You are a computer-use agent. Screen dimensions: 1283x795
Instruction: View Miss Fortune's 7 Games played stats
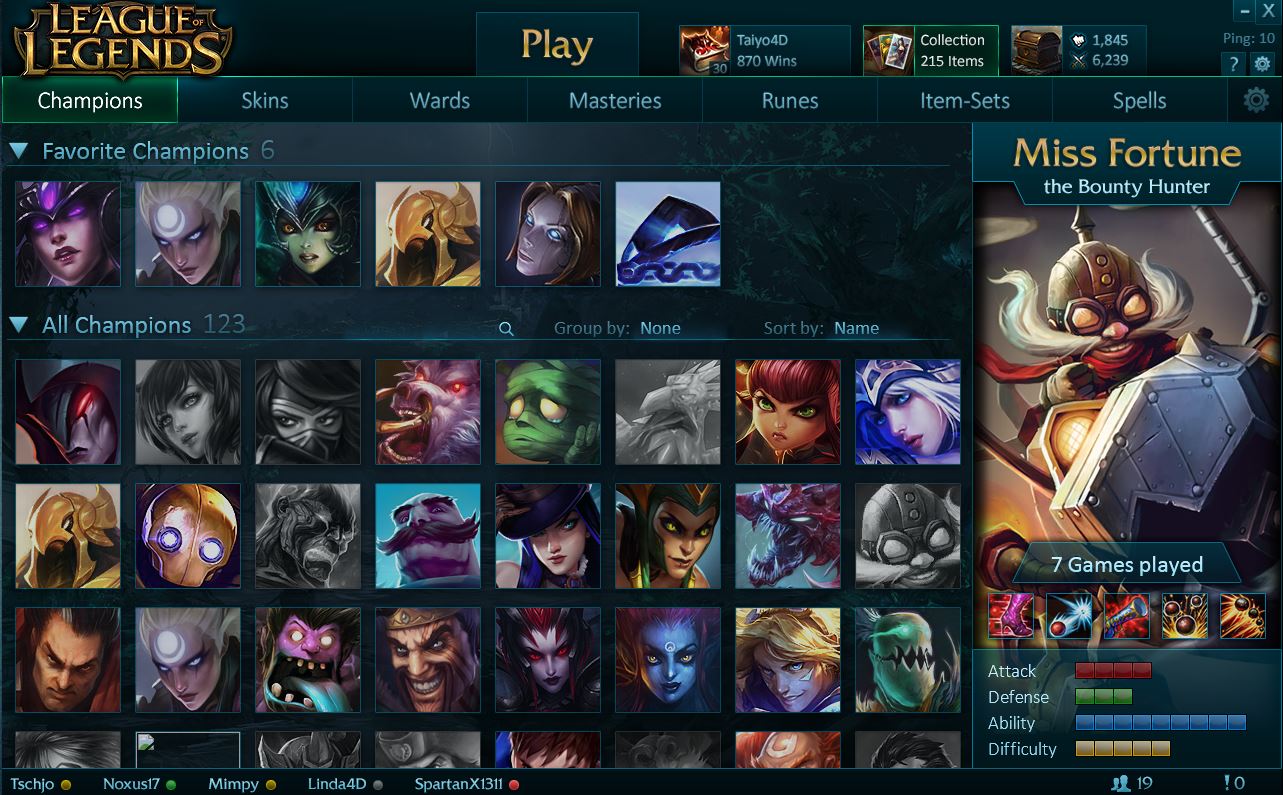click(x=1128, y=564)
